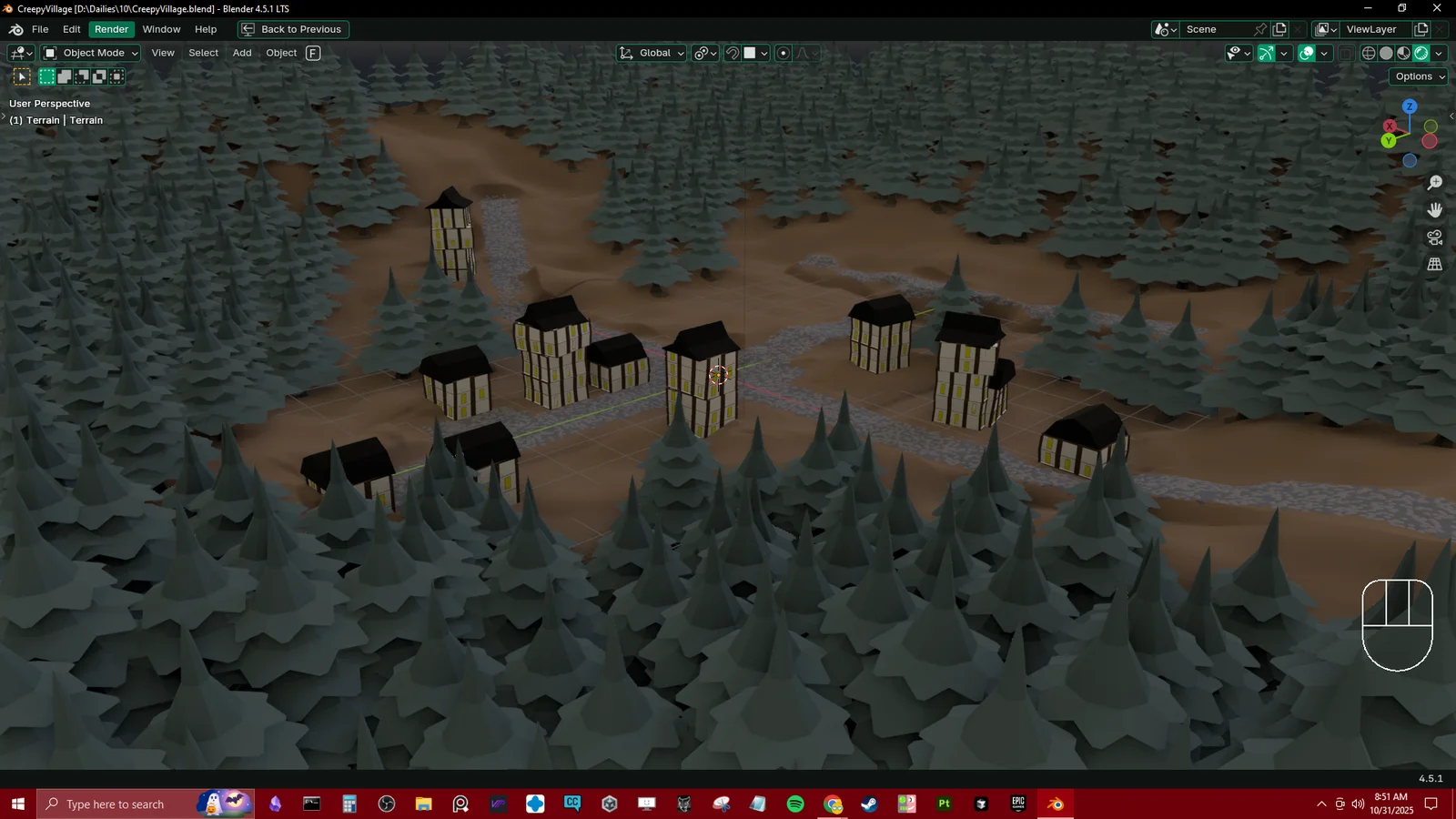Click the Z axis on the navigation gizmo

(x=1409, y=106)
